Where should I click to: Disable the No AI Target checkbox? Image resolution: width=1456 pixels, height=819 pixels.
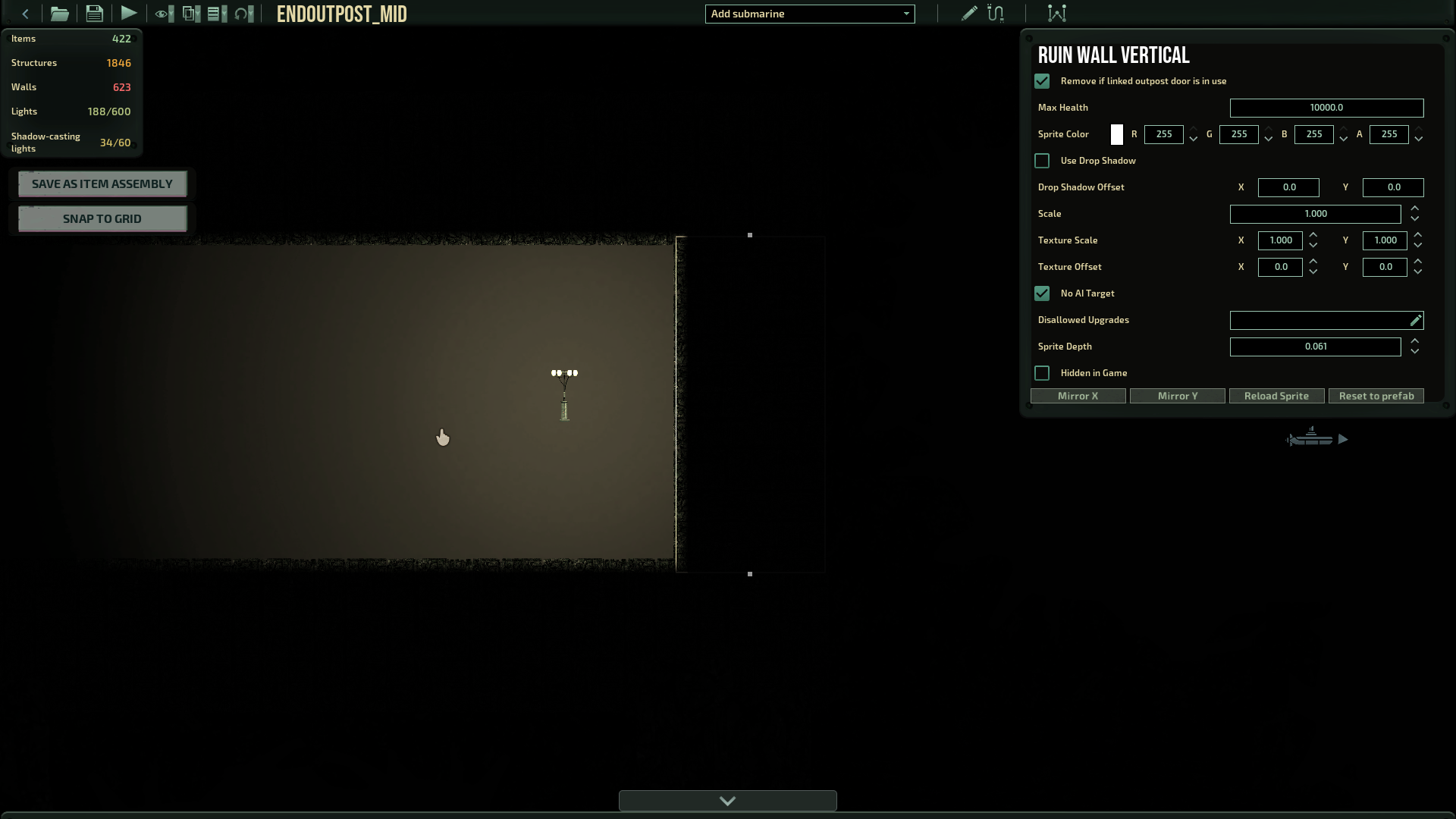1042,293
